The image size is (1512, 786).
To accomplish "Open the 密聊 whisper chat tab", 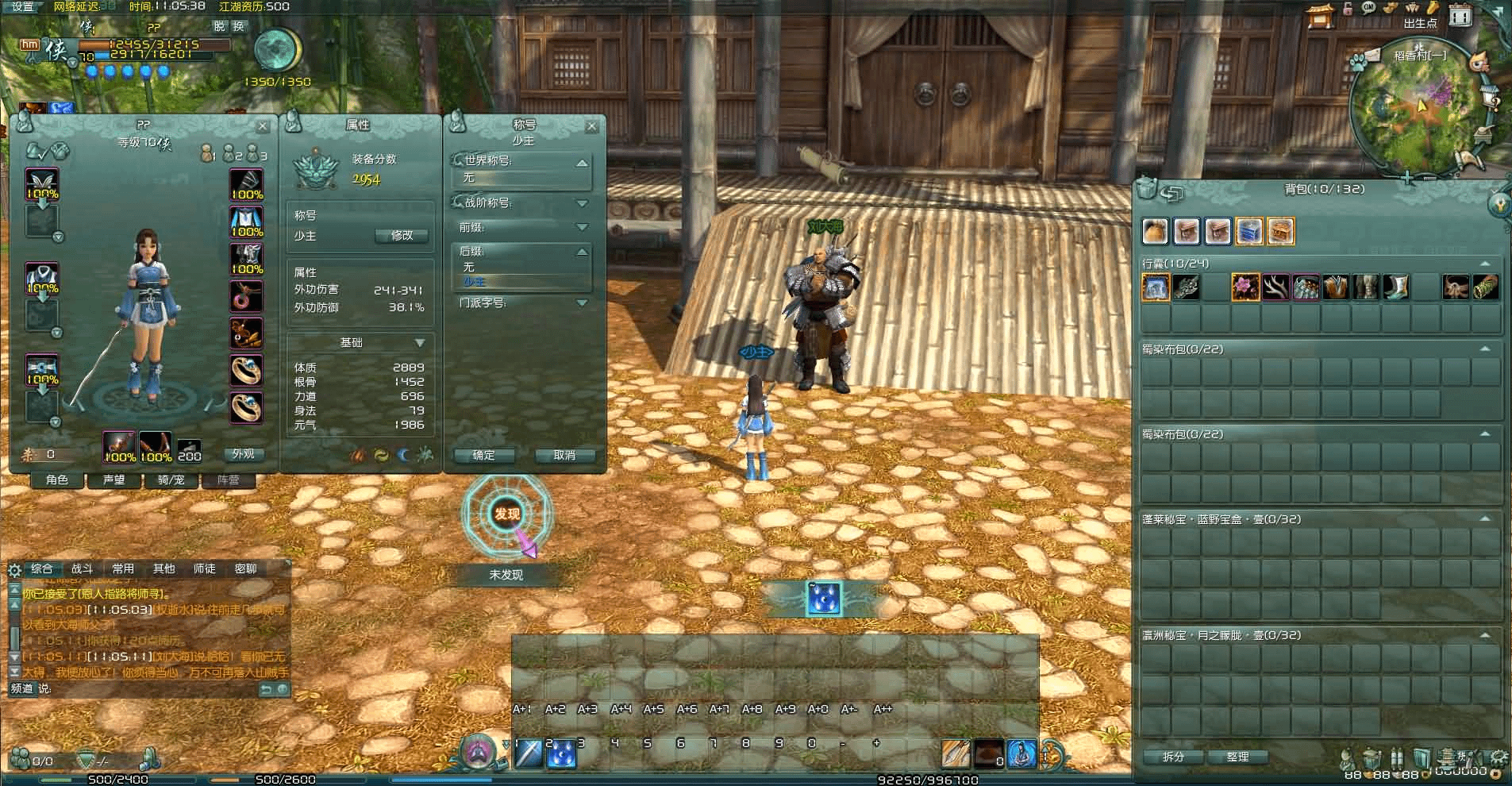I will coord(246,568).
